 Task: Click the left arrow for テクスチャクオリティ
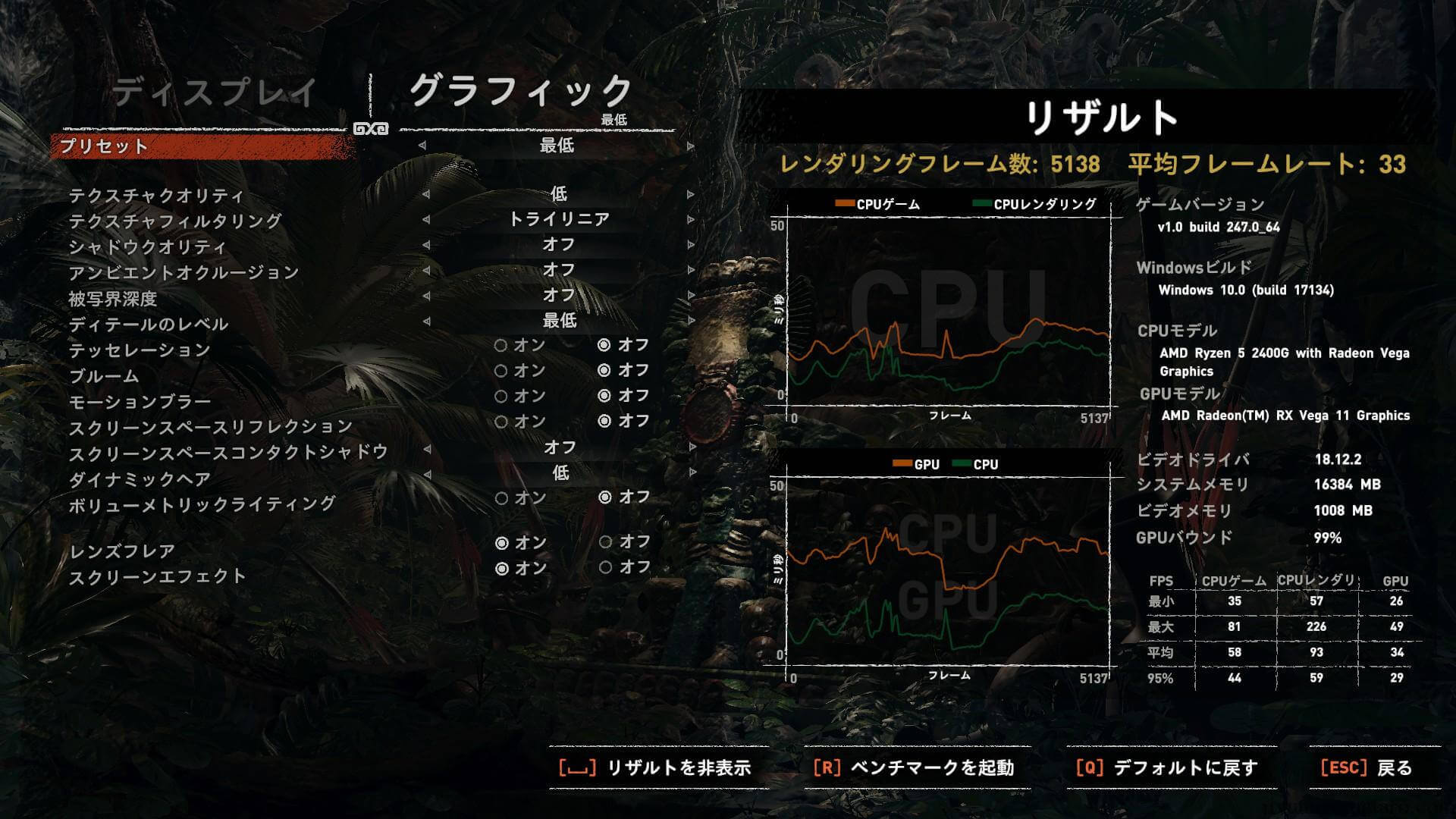425,194
